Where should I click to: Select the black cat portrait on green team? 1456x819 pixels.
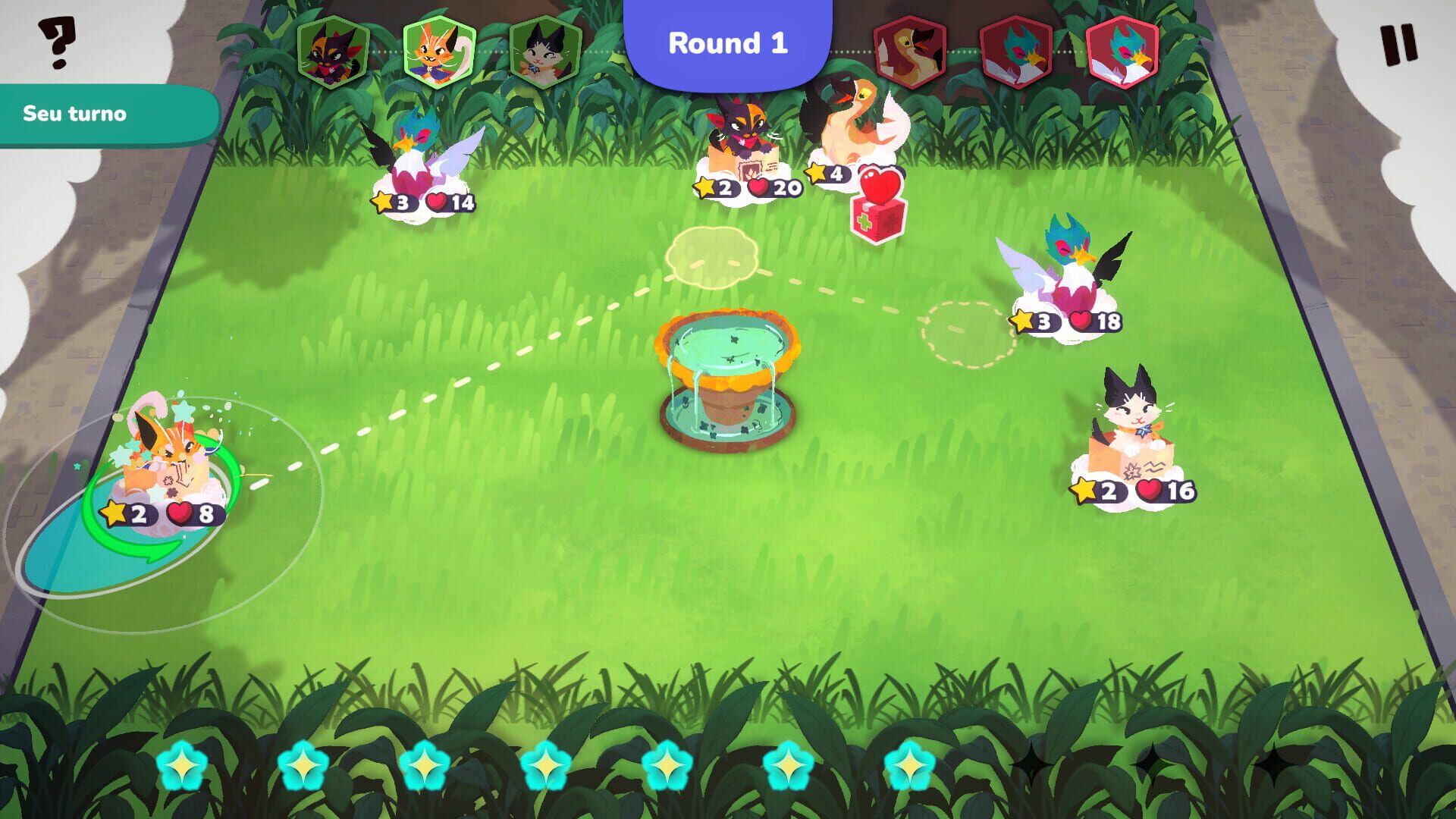pos(330,48)
